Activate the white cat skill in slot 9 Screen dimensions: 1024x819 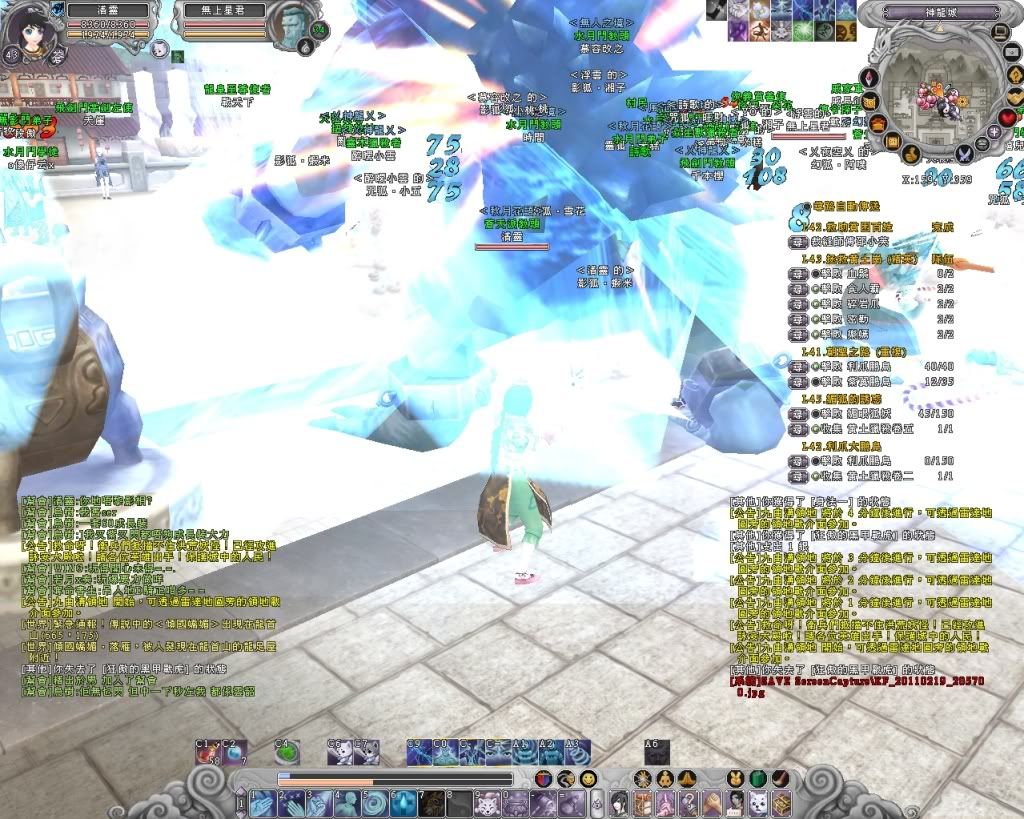tap(487, 803)
